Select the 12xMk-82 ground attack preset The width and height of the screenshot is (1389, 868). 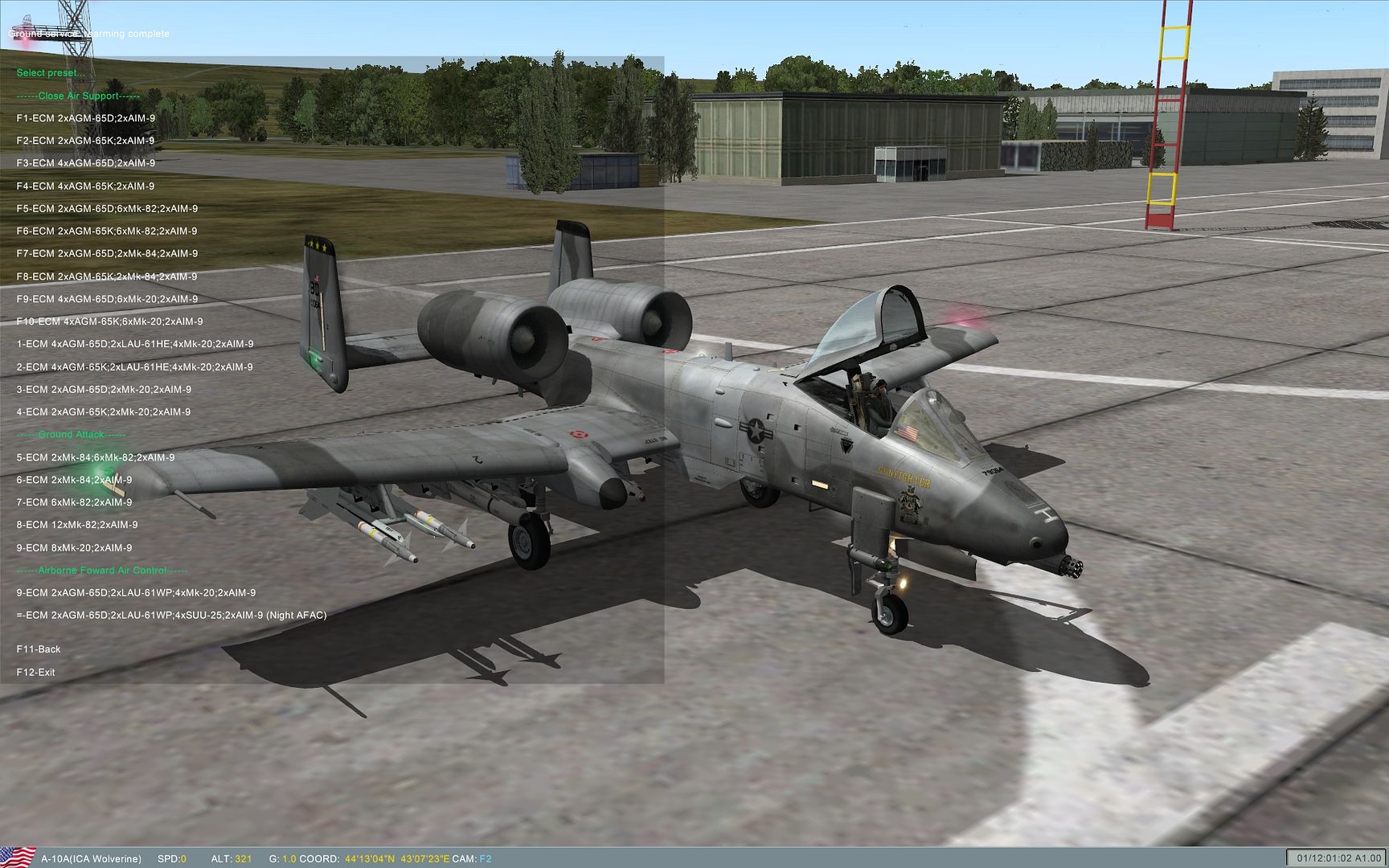[77, 525]
